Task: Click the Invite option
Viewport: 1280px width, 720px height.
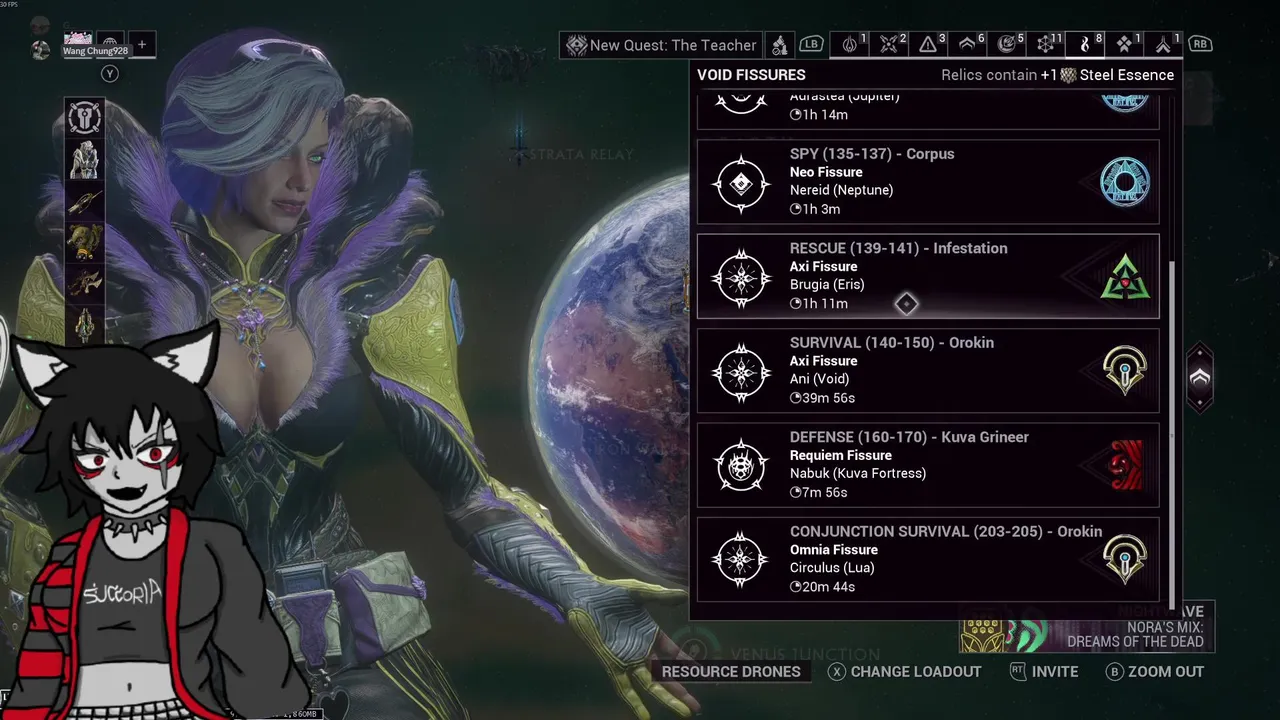Action: [1044, 672]
